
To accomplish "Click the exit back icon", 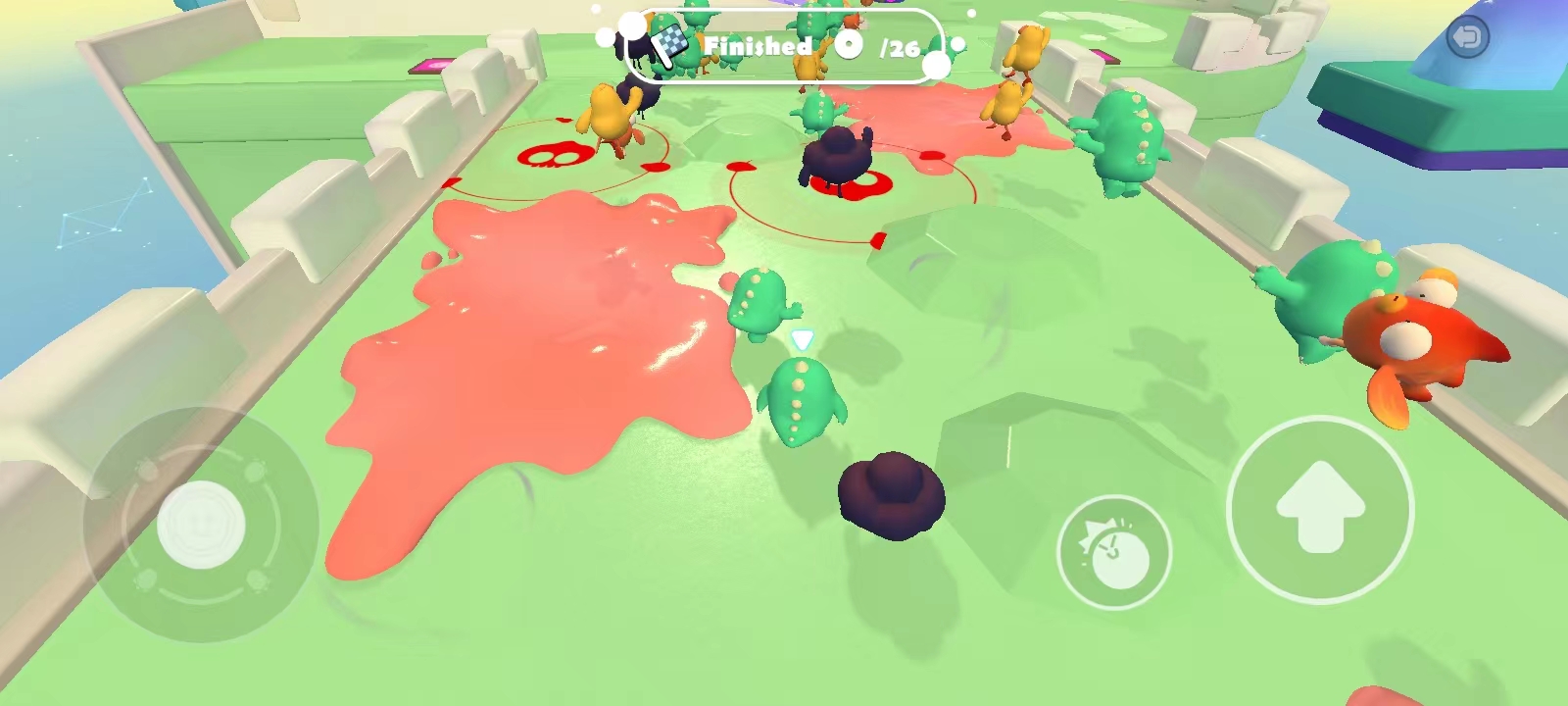I will click(x=1467, y=38).
